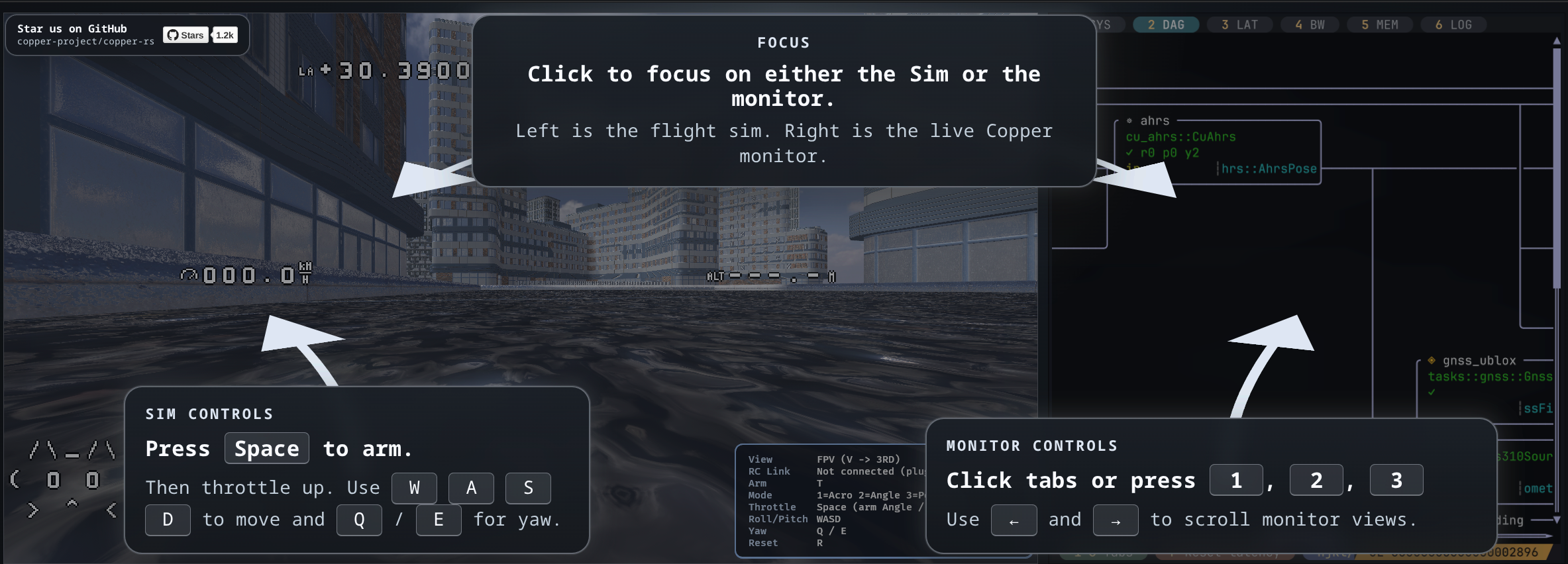Viewport: 1568px width, 564px height.
Task: Click the green checkmark inside the gnss_ublox node
Action: pos(1432,393)
